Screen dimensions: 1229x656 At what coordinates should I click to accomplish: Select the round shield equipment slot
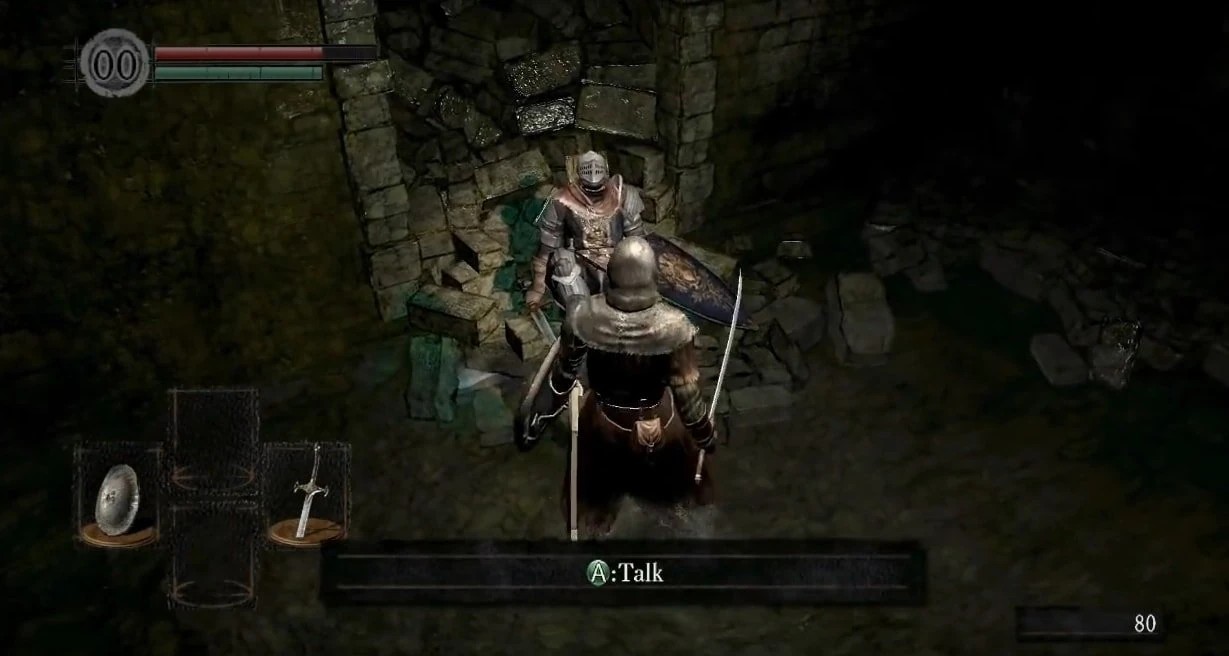[117, 497]
